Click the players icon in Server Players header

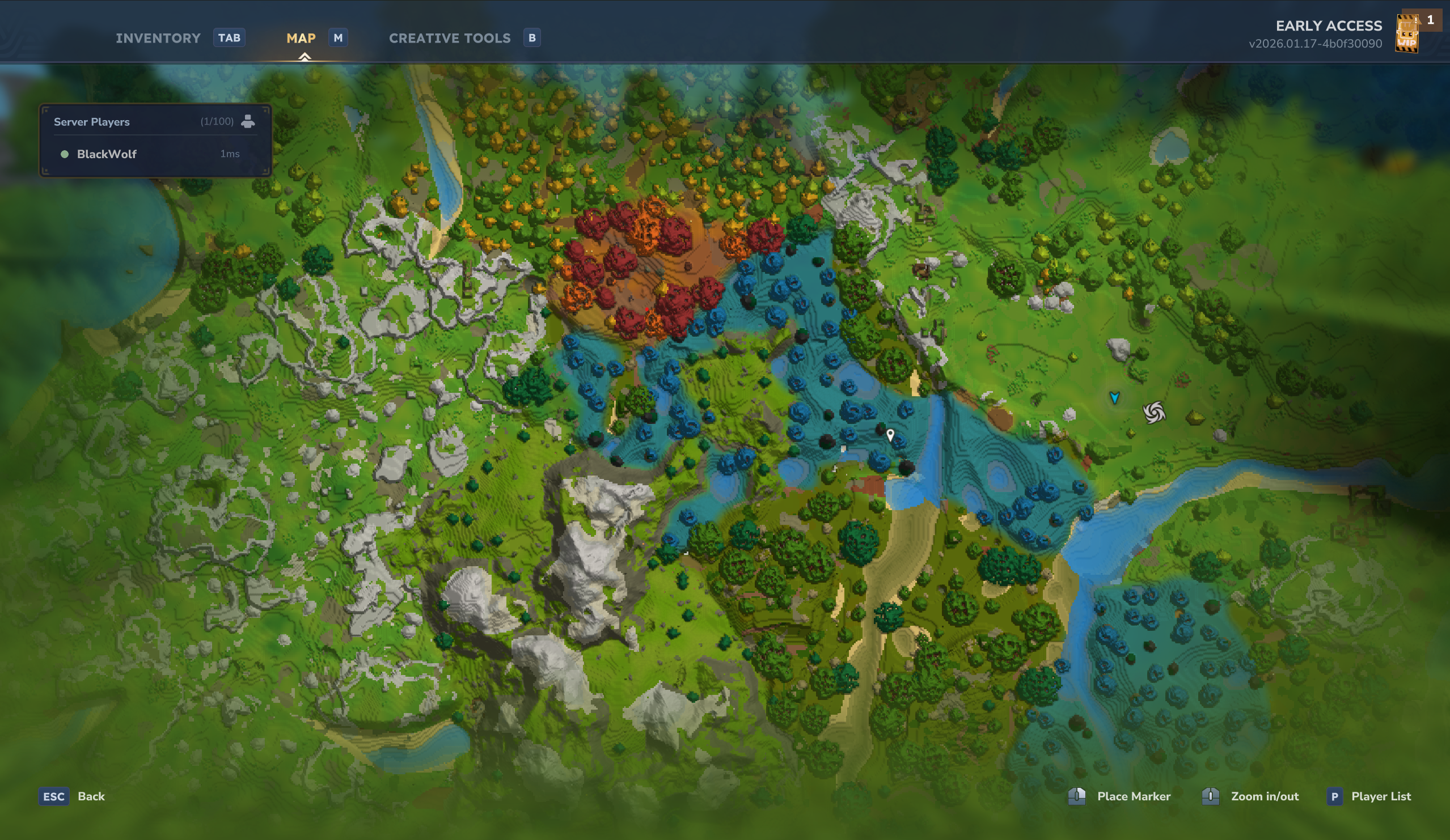click(248, 121)
